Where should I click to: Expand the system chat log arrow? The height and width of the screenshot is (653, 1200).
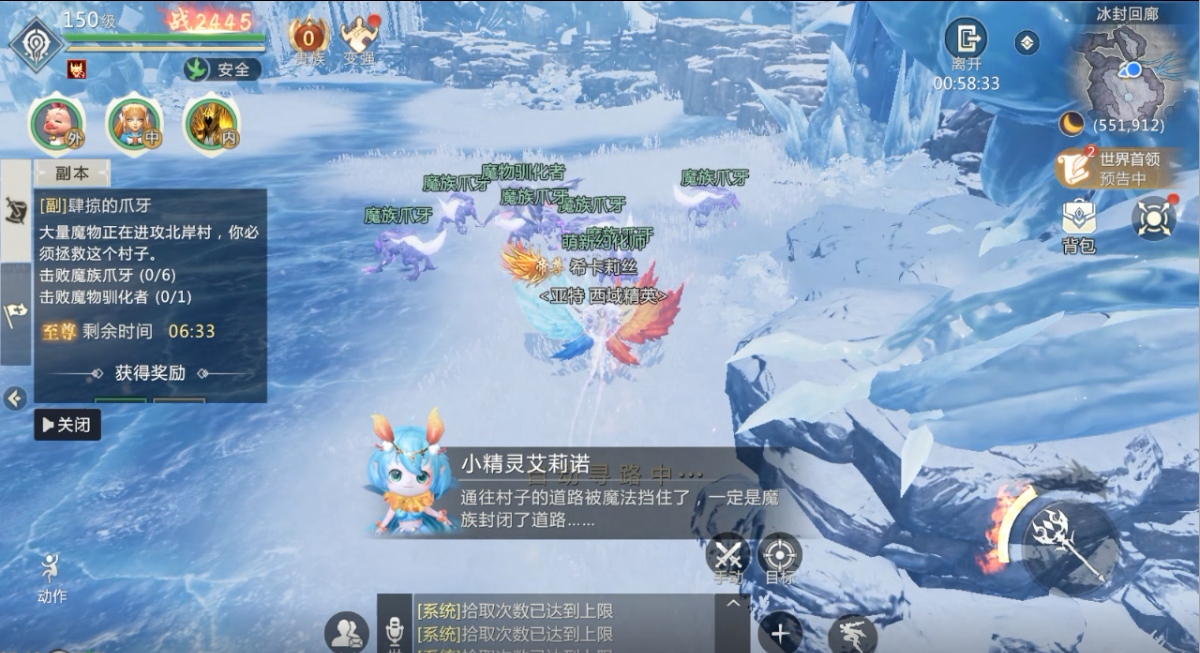[x=733, y=604]
